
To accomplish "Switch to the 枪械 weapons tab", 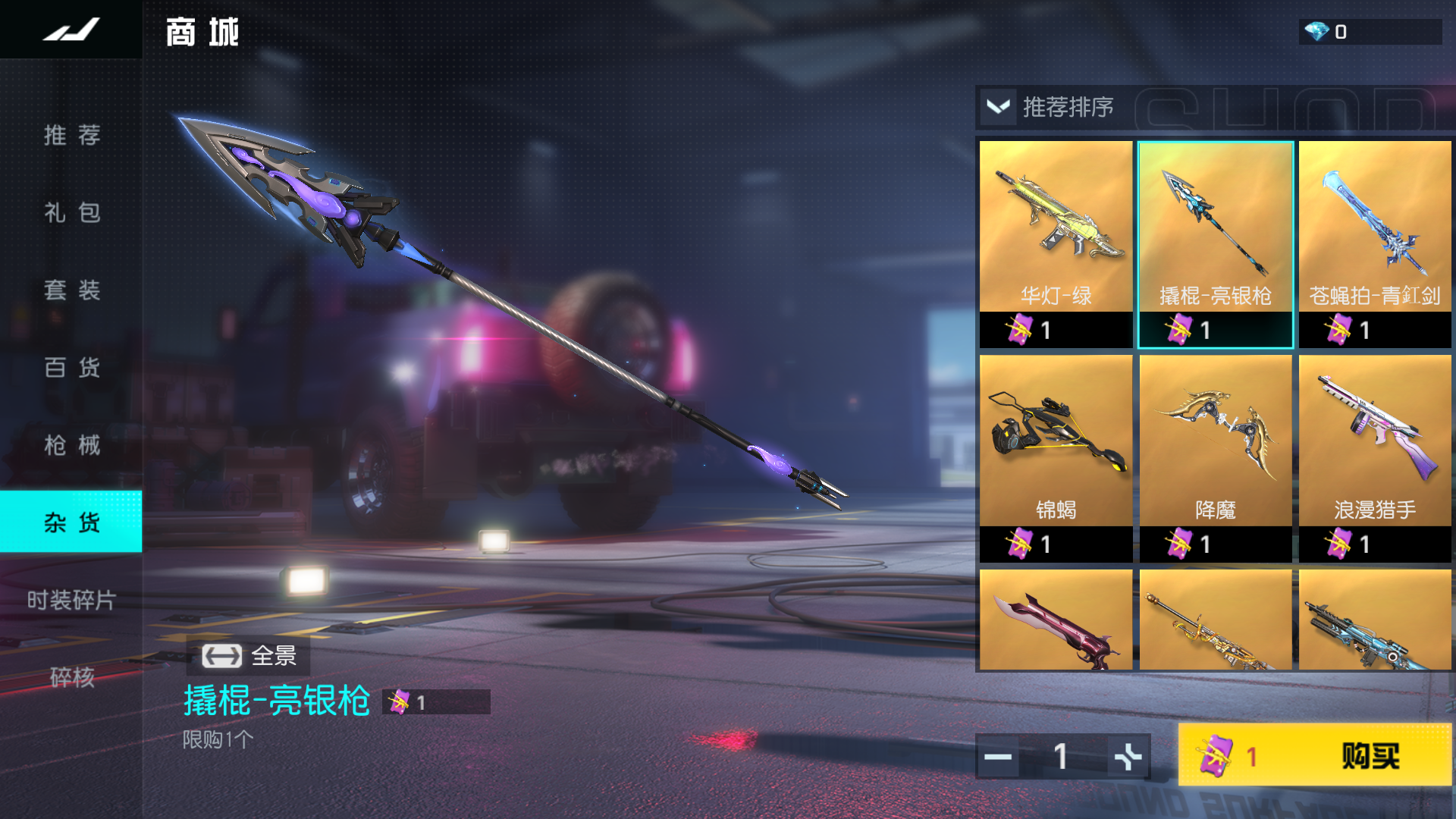I will coord(71,445).
